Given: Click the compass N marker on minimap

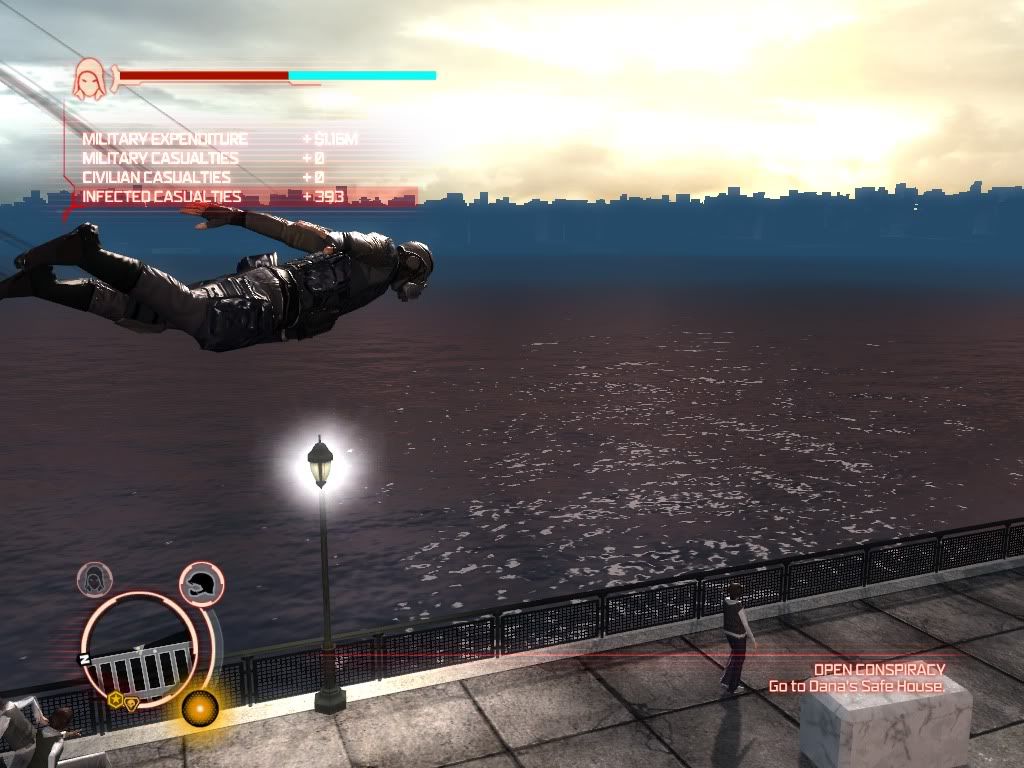Looking at the screenshot, I should click(x=85, y=658).
